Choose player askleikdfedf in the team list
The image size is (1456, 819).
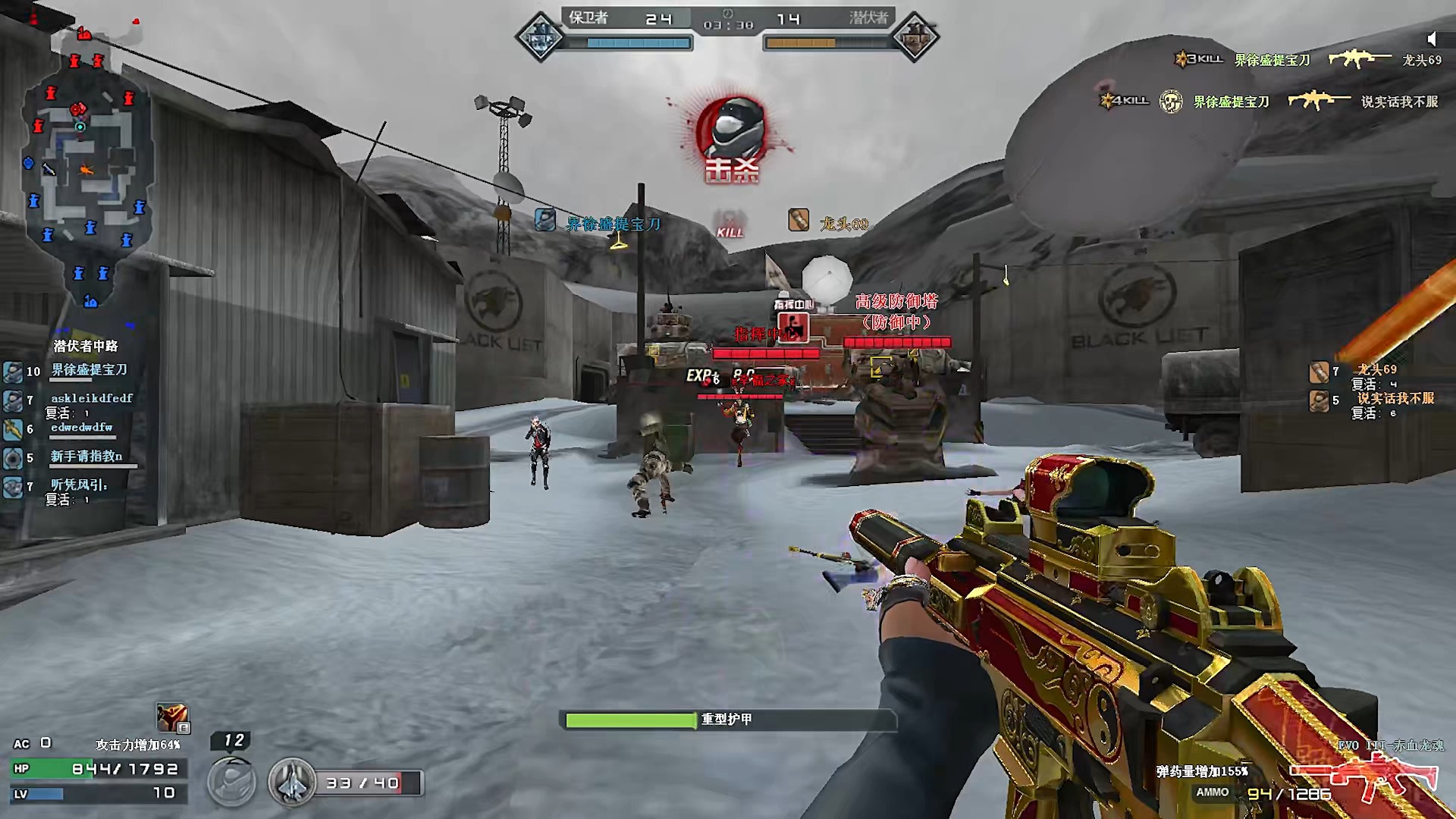pyautogui.click(x=91, y=398)
